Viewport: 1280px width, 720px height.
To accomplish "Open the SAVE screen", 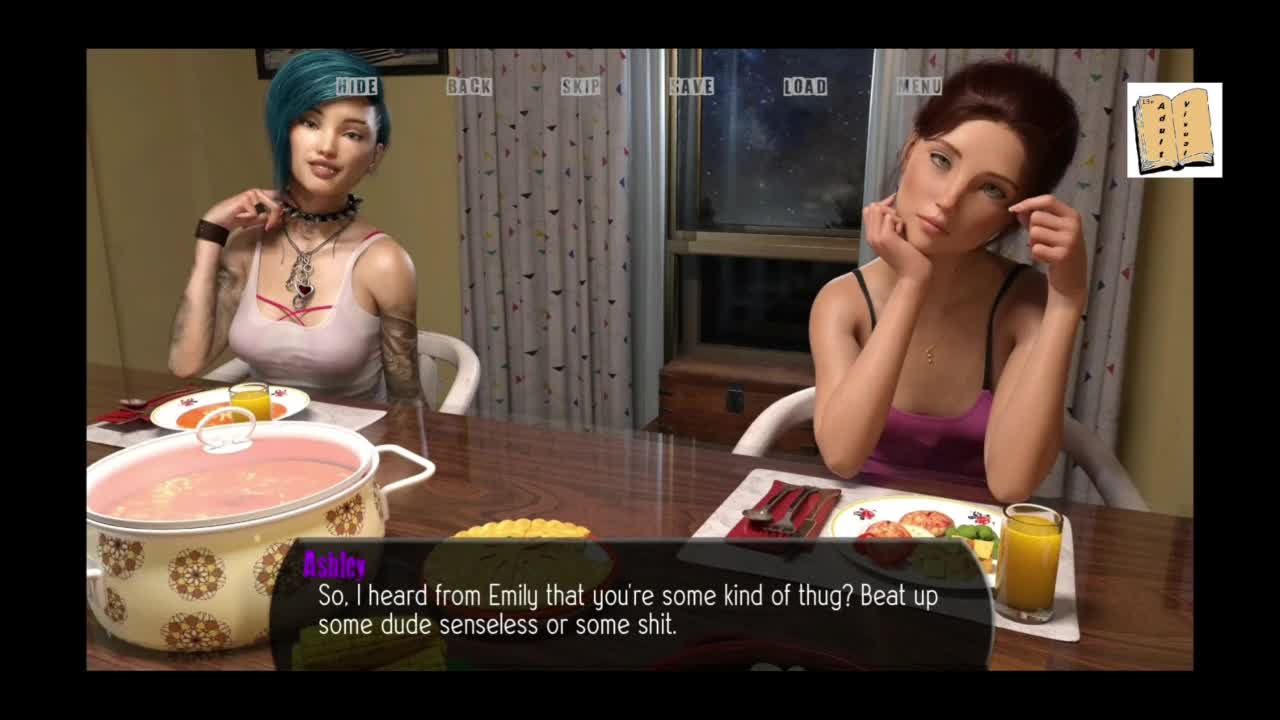I will tap(692, 87).
